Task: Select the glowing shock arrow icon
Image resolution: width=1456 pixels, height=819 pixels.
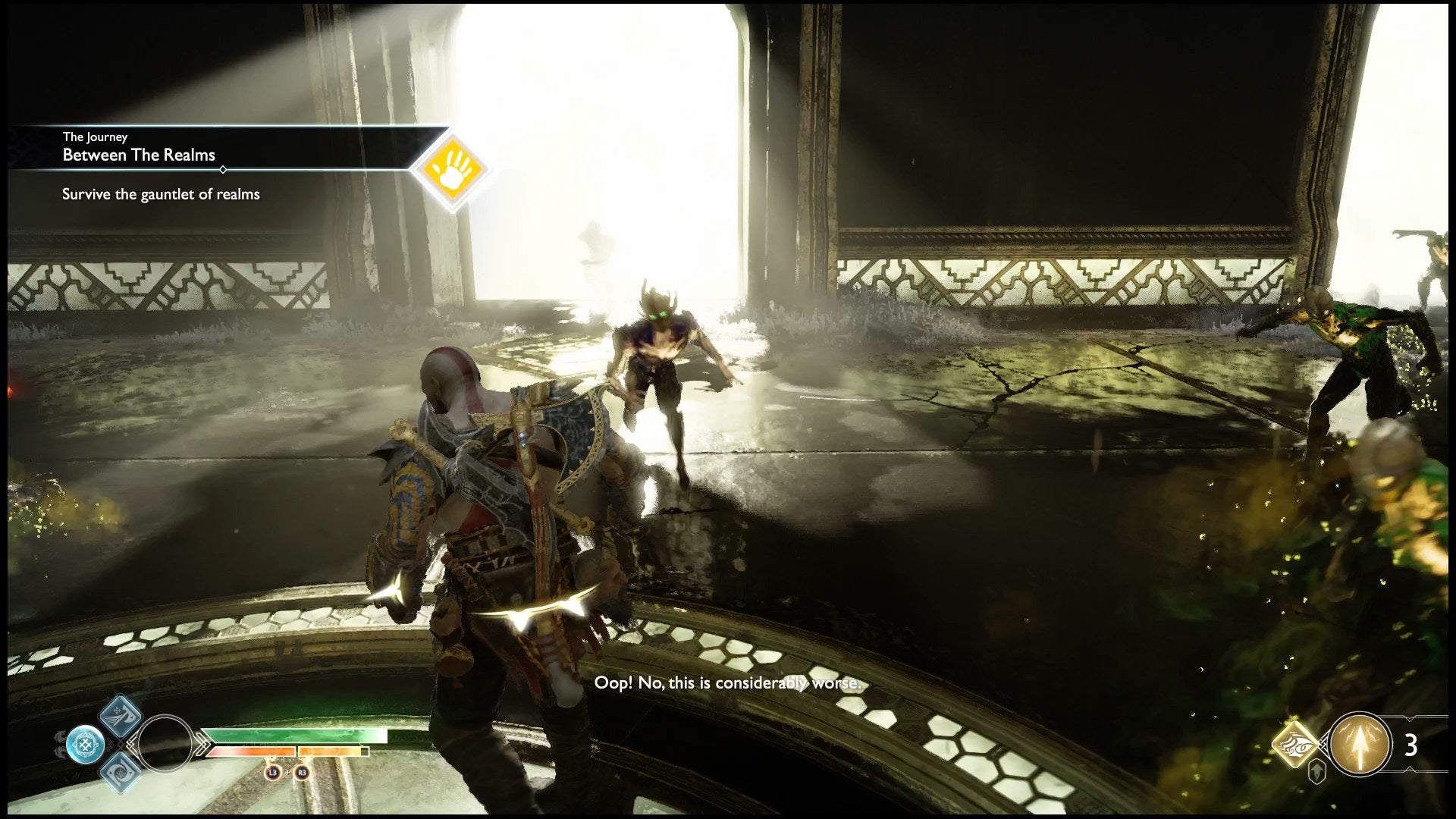Action: (x=1360, y=744)
